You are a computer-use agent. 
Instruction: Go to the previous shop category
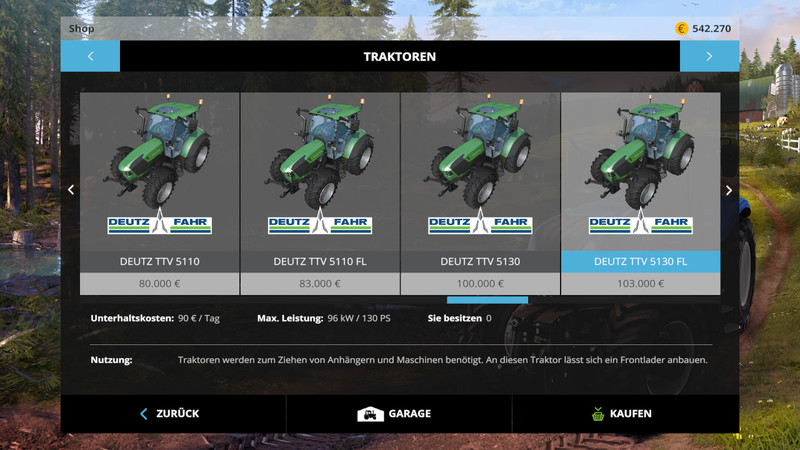click(90, 56)
